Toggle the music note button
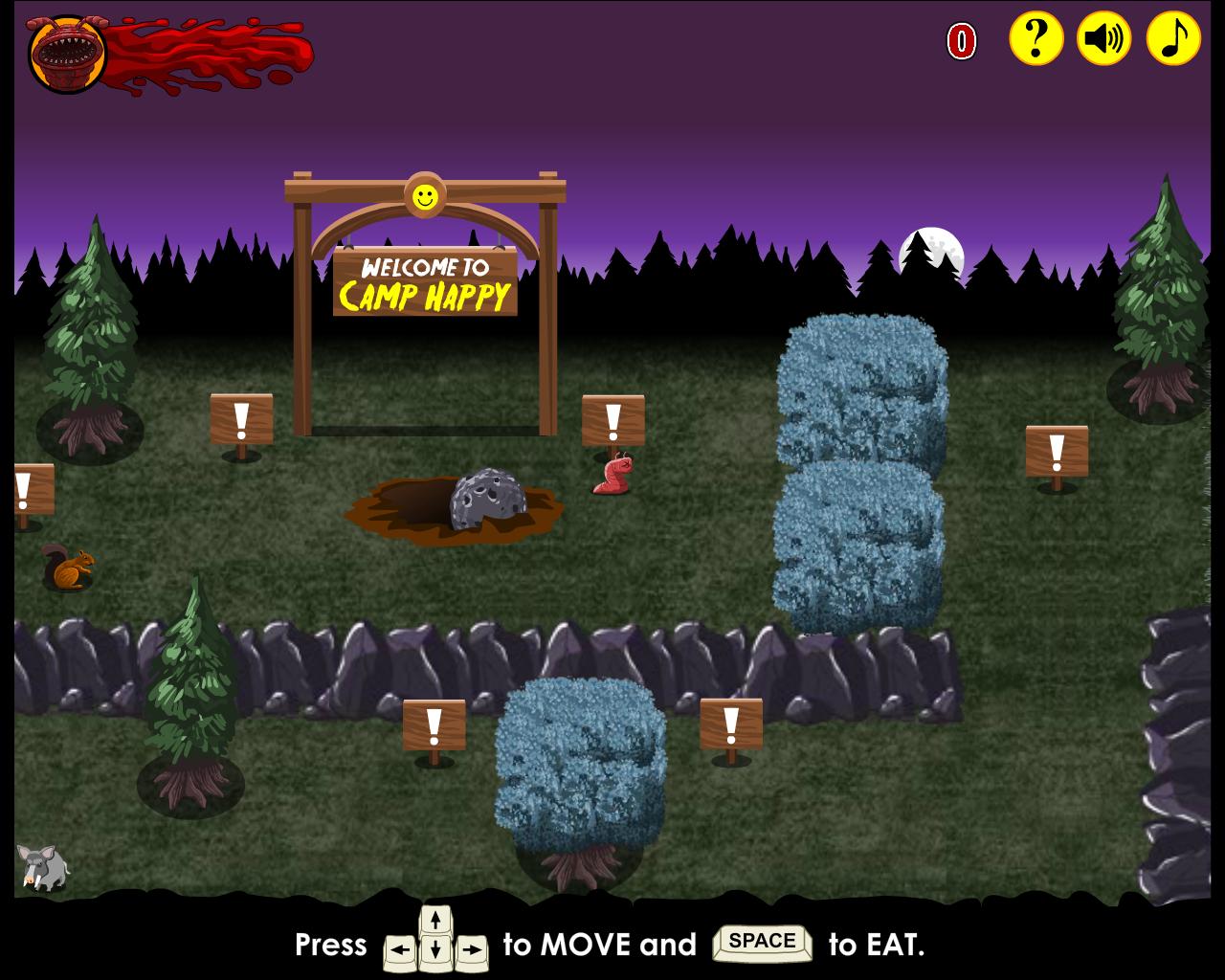 point(1172,39)
